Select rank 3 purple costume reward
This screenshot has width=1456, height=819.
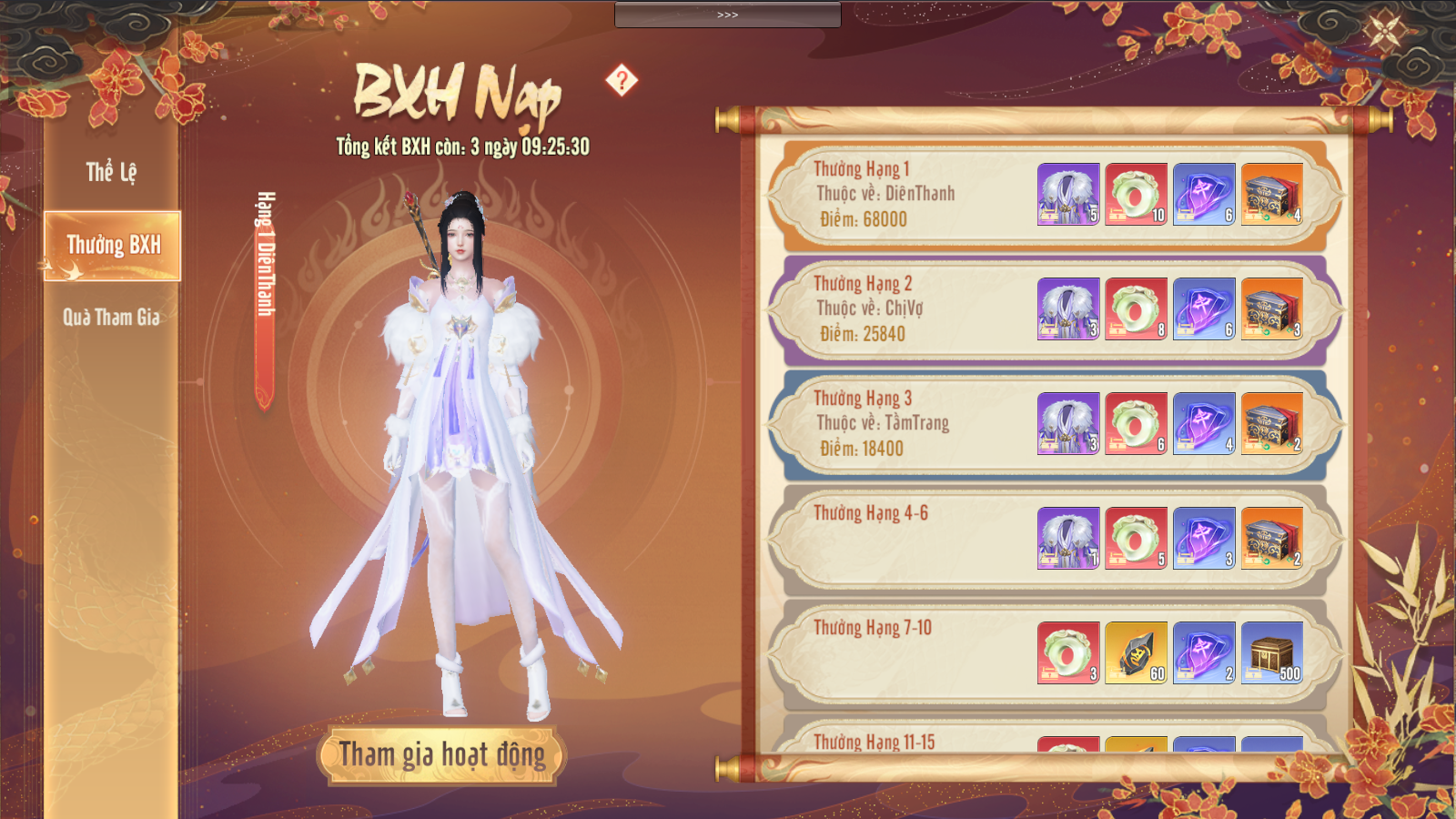tap(1068, 423)
